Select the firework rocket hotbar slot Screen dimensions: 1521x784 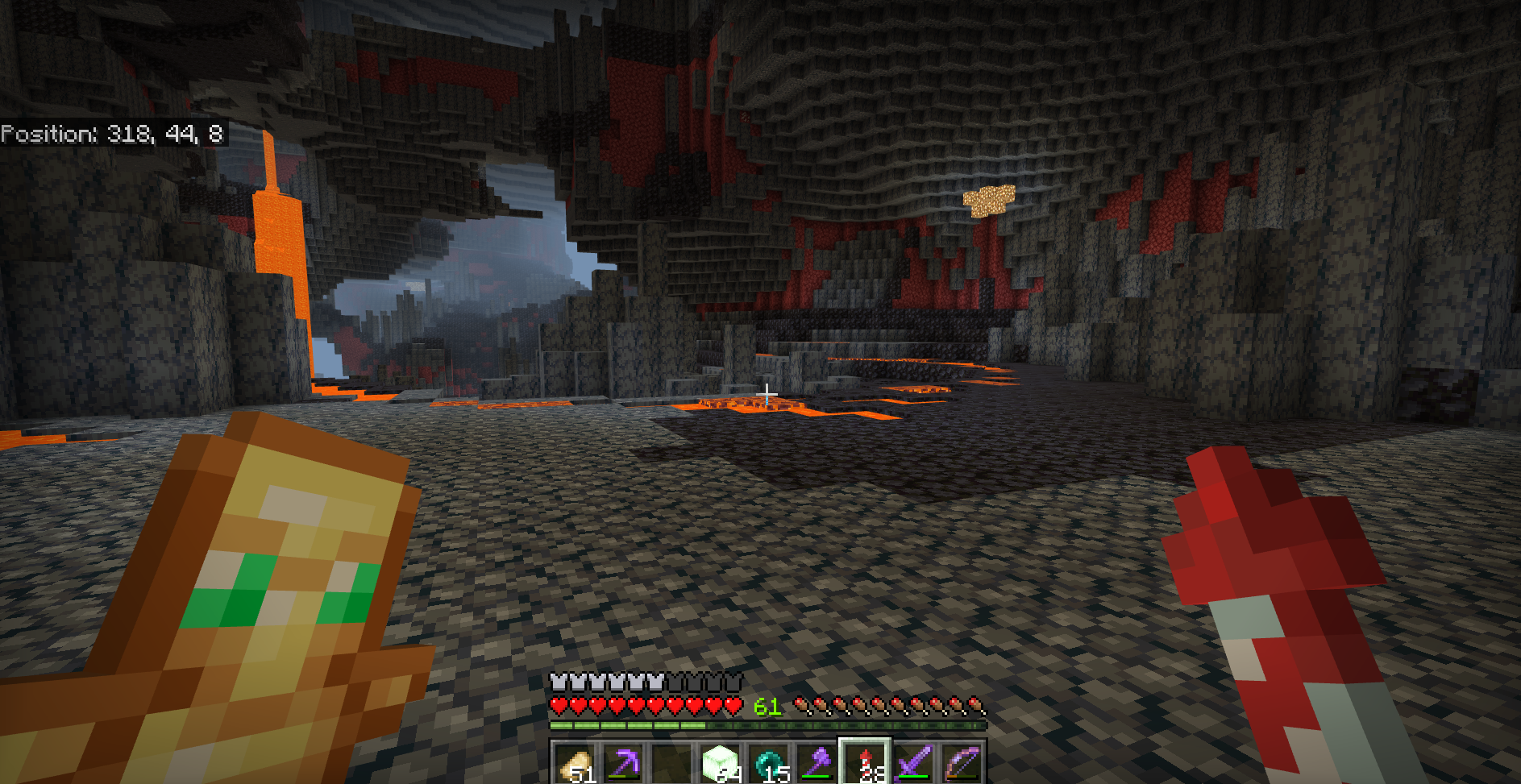click(x=865, y=762)
